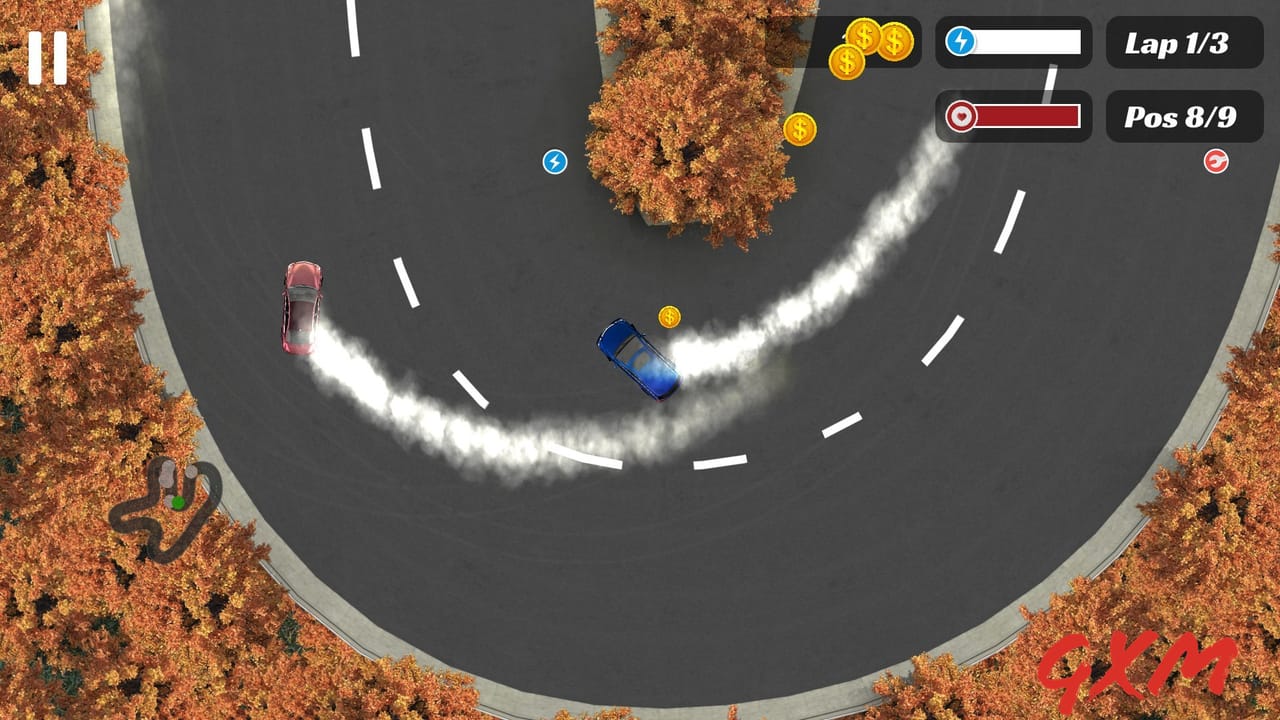Image resolution: width=1280 pixels, height=720 pixels.
Task: Click the red wrench repair icon
Action: pyautogui.click(x=1215, y=160)
